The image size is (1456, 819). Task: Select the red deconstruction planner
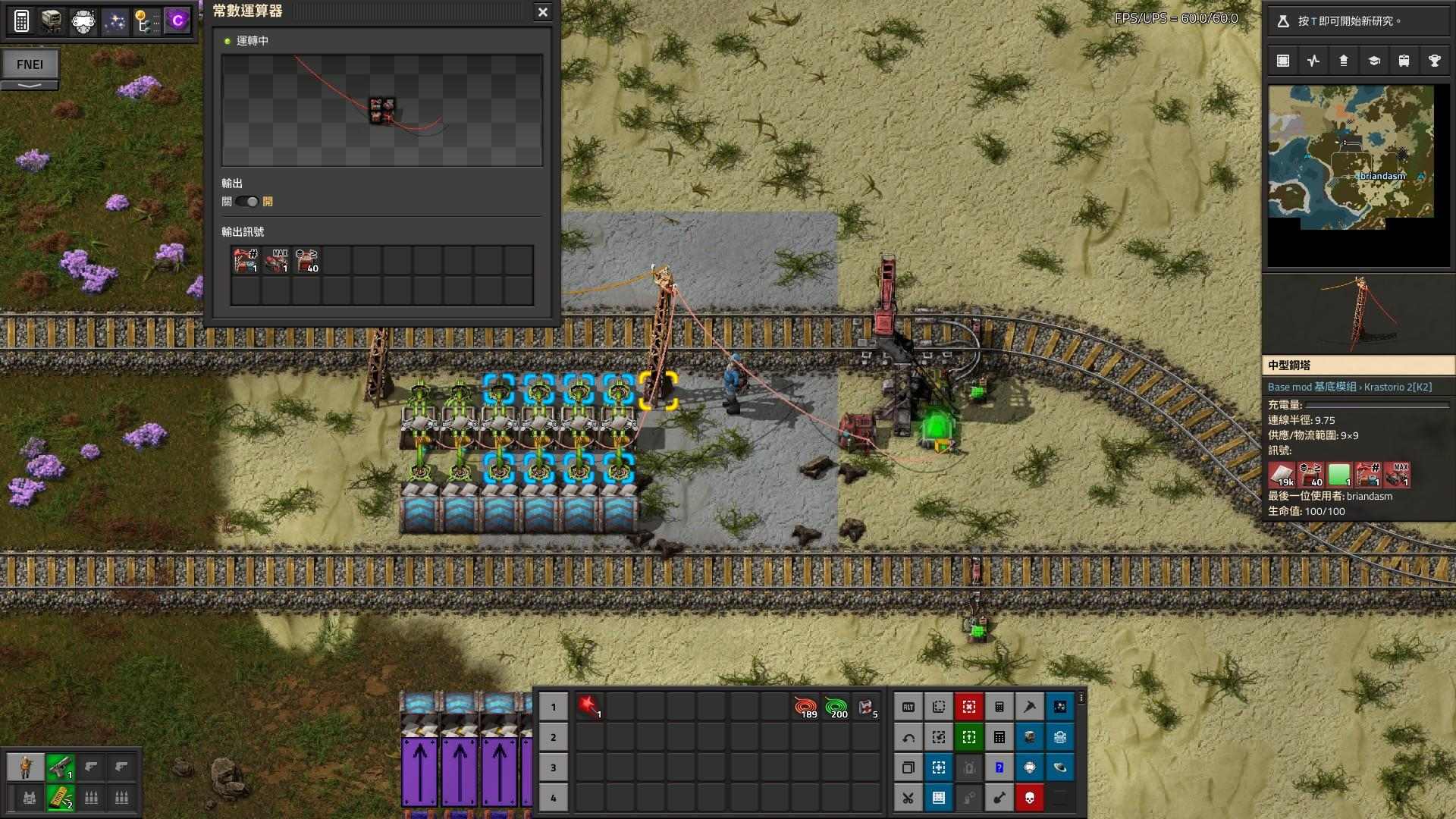[x=969, y=706]
